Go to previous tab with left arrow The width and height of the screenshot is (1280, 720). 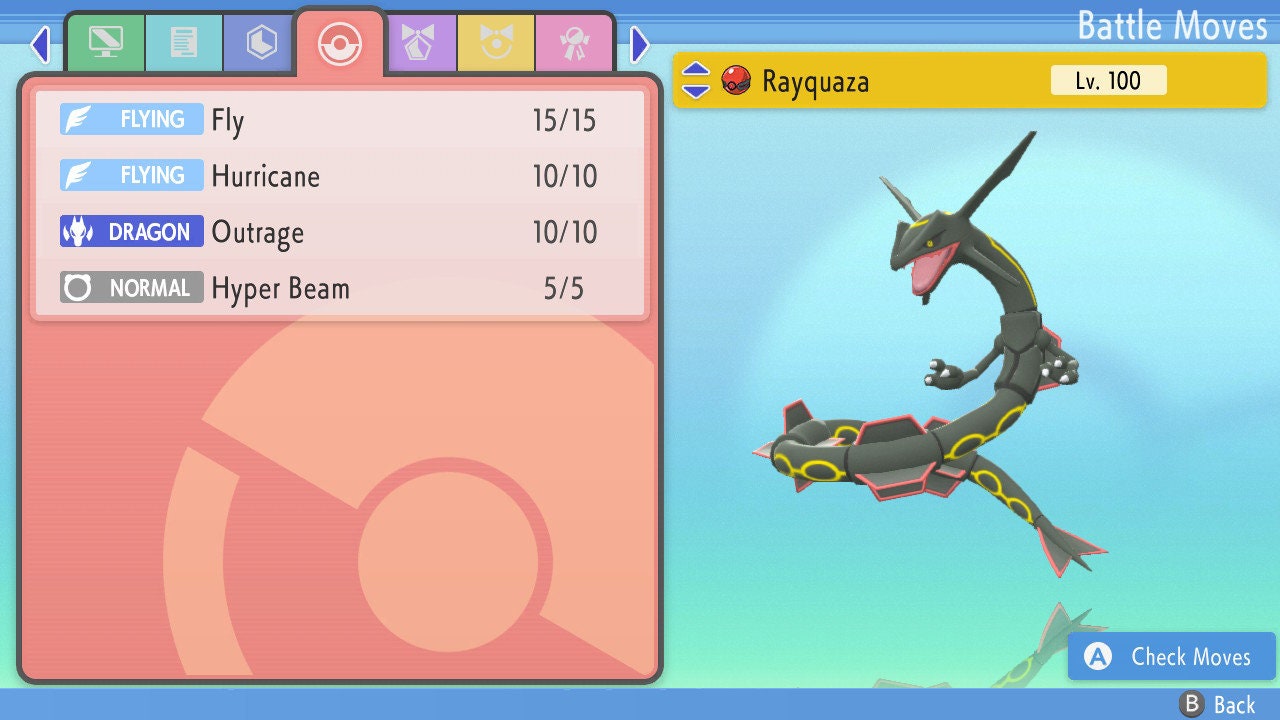tap(39, 44)
